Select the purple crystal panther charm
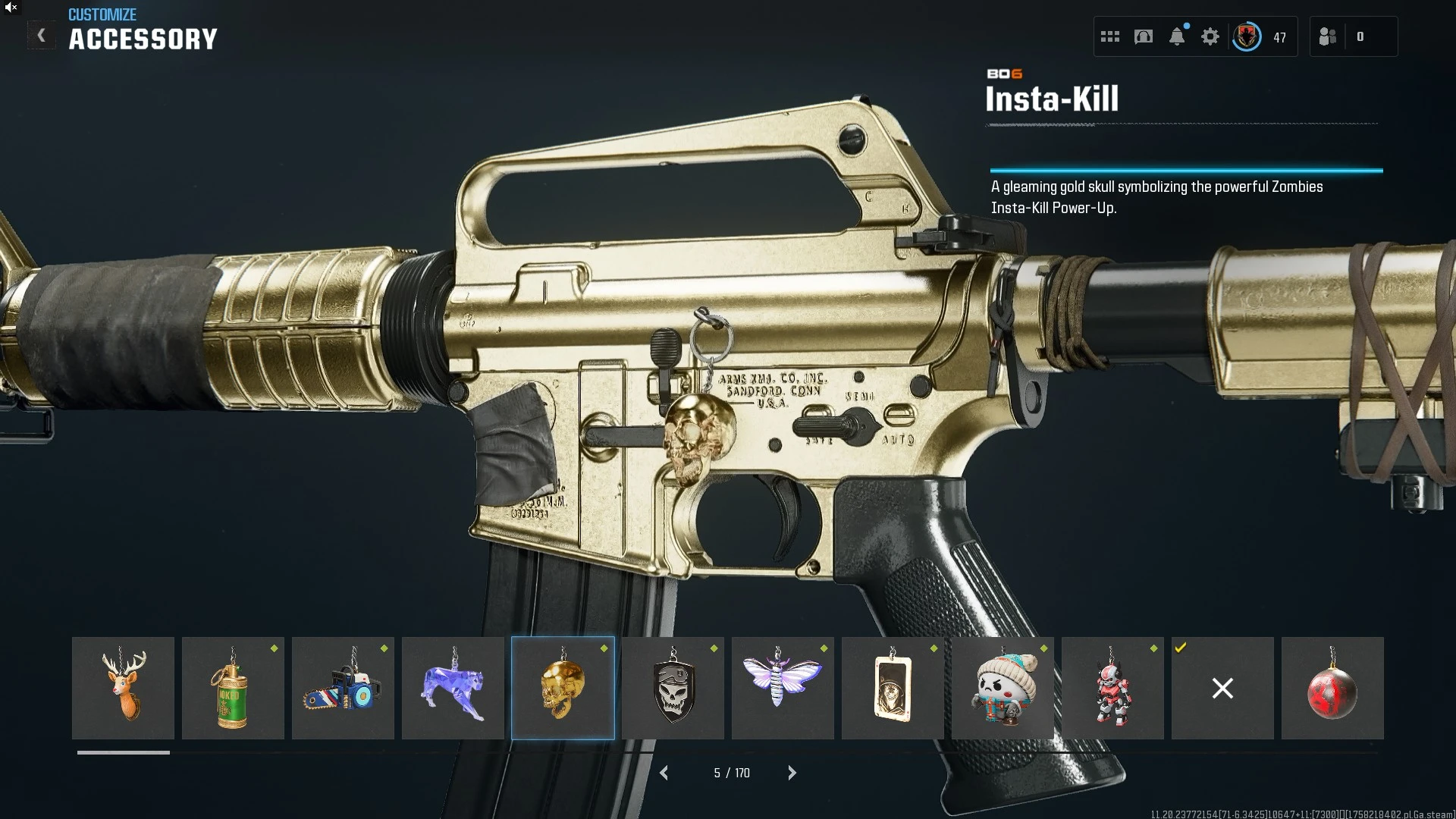The width and height of the screenshot is (1456, 819). tap(453, 688)
